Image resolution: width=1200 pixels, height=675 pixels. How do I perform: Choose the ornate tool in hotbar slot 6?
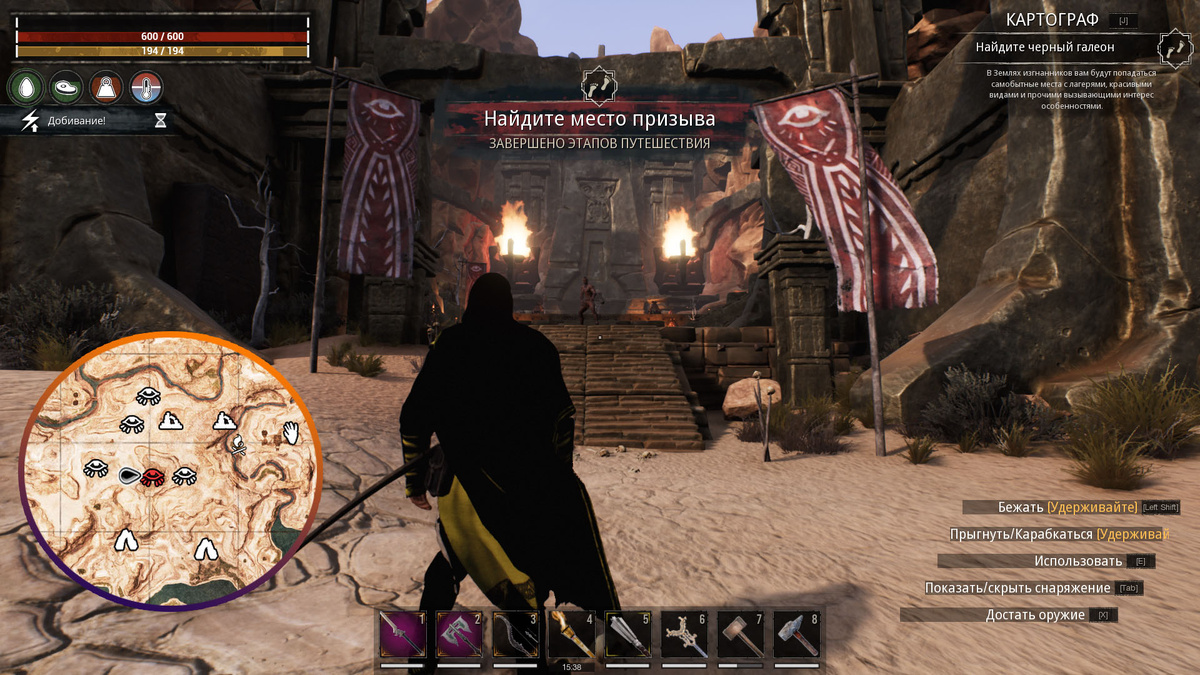pyautogui.click(x=685, y=635)
